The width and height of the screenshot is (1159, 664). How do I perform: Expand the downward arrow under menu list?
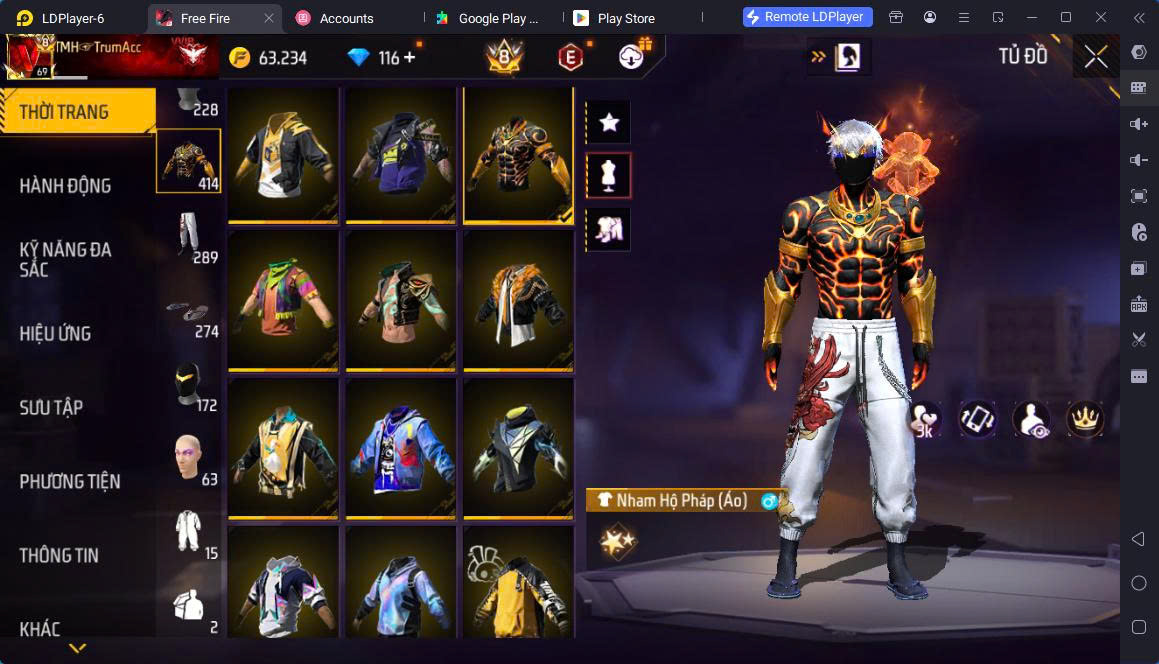click(77, 649)
